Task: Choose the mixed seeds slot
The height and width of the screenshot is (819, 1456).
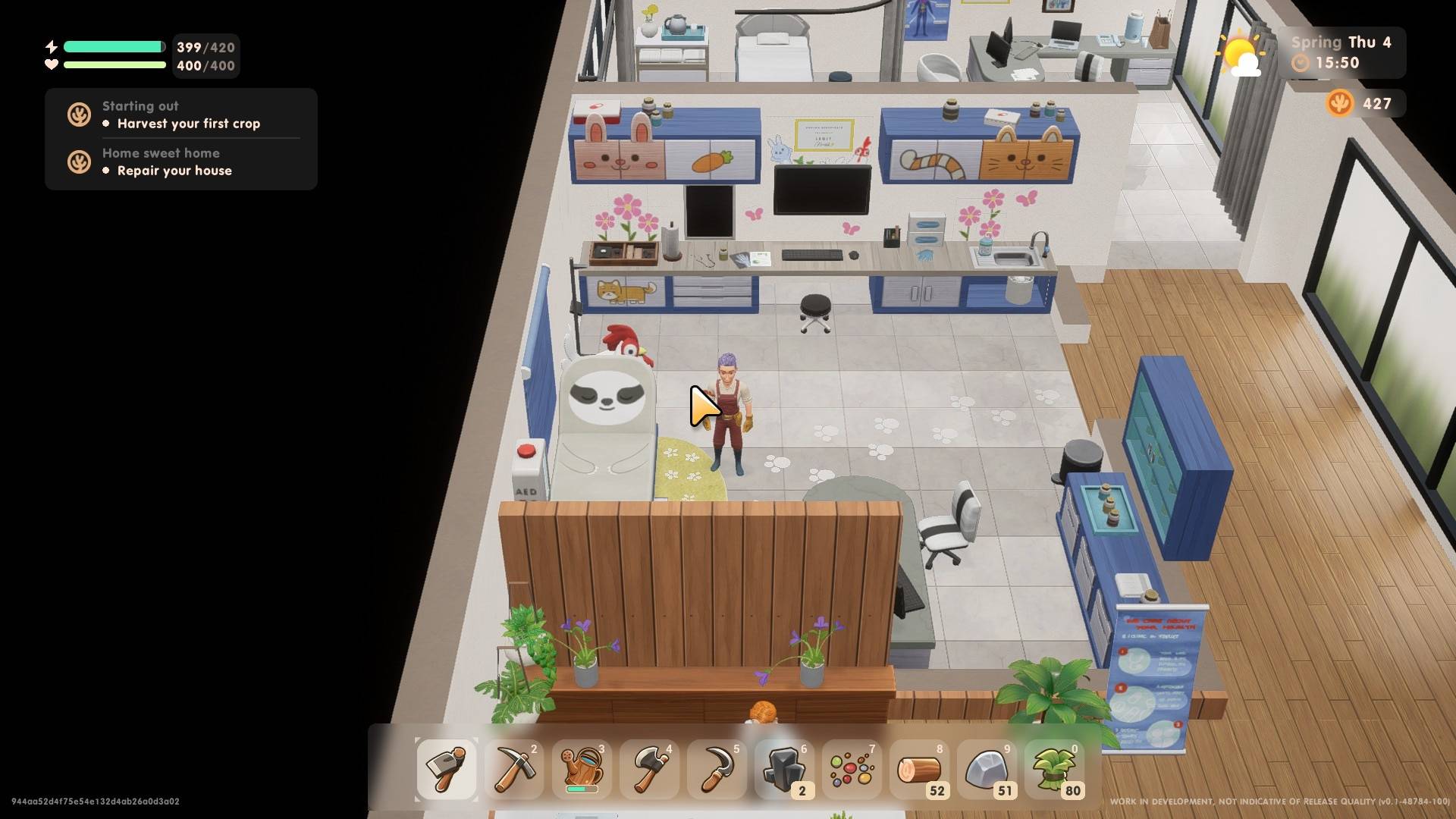Action: [852, 769]
